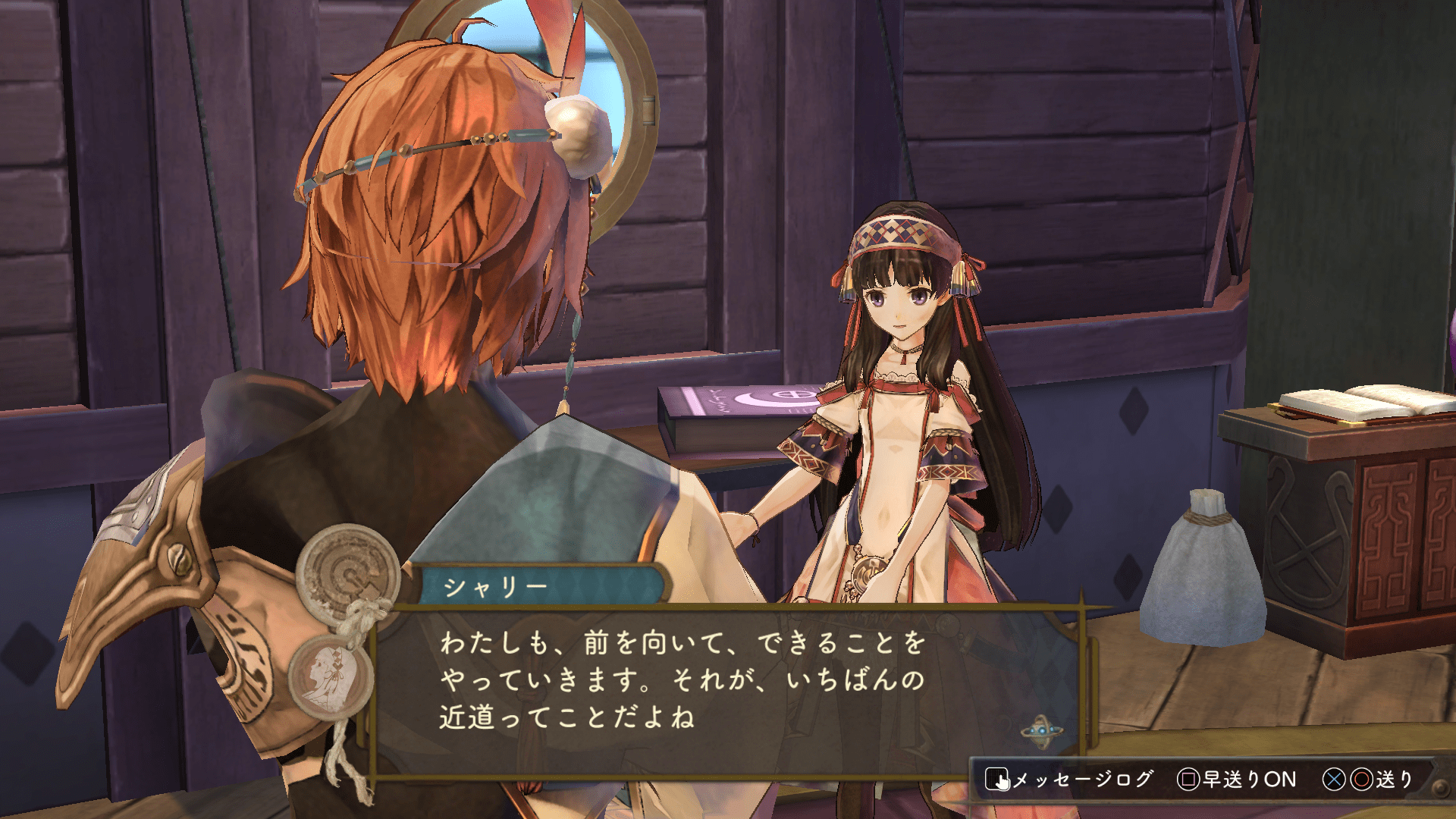Click the spinning orb continue indicator

1040,731
